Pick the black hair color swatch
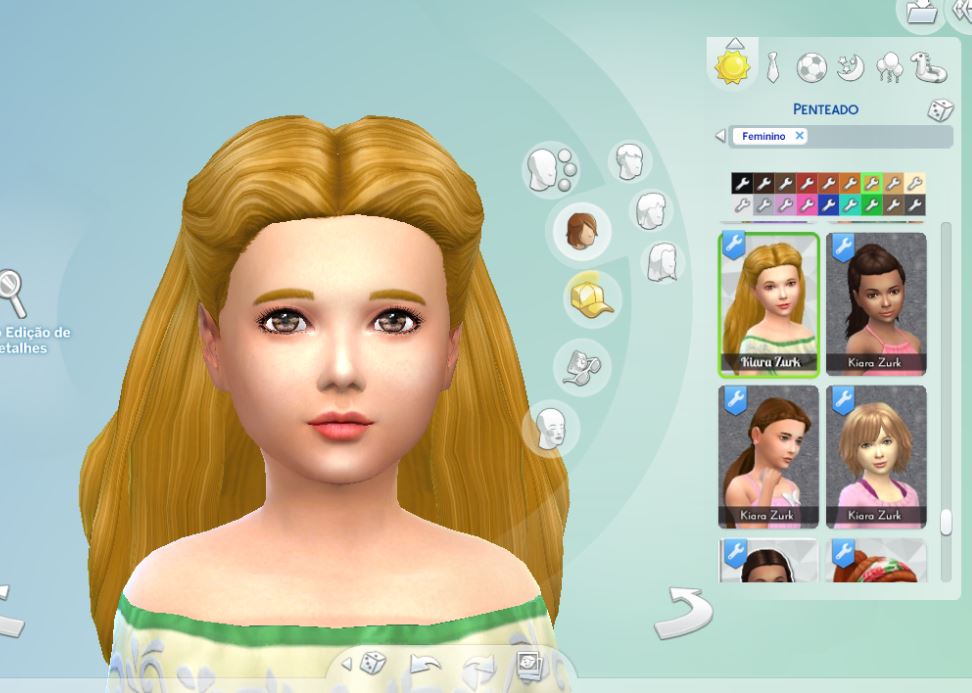The image size is (972, 693). click(742, 184)
